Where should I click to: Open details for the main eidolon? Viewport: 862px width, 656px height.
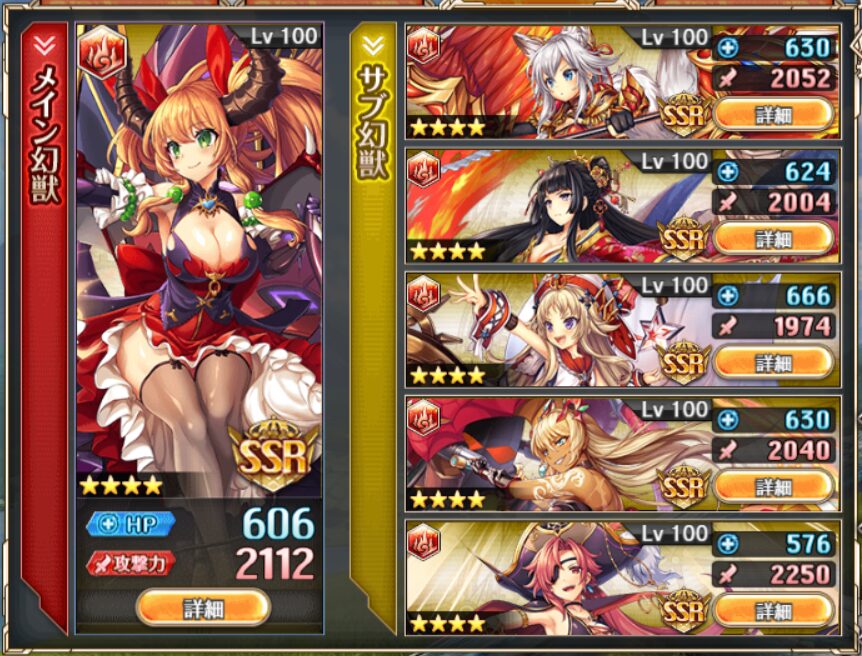tap(203, 608)
